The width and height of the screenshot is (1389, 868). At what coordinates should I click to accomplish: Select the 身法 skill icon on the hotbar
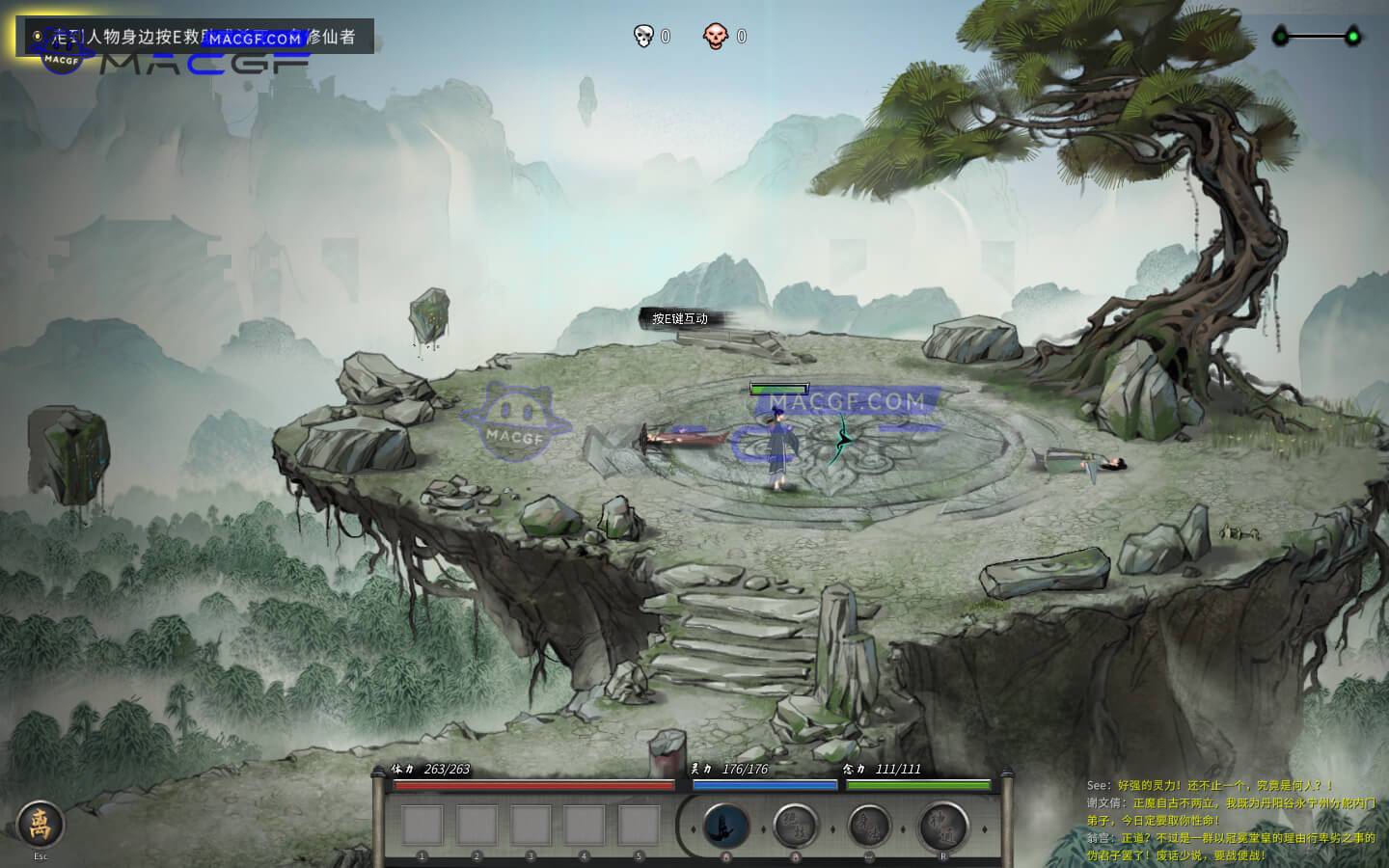tap(870, 825)
